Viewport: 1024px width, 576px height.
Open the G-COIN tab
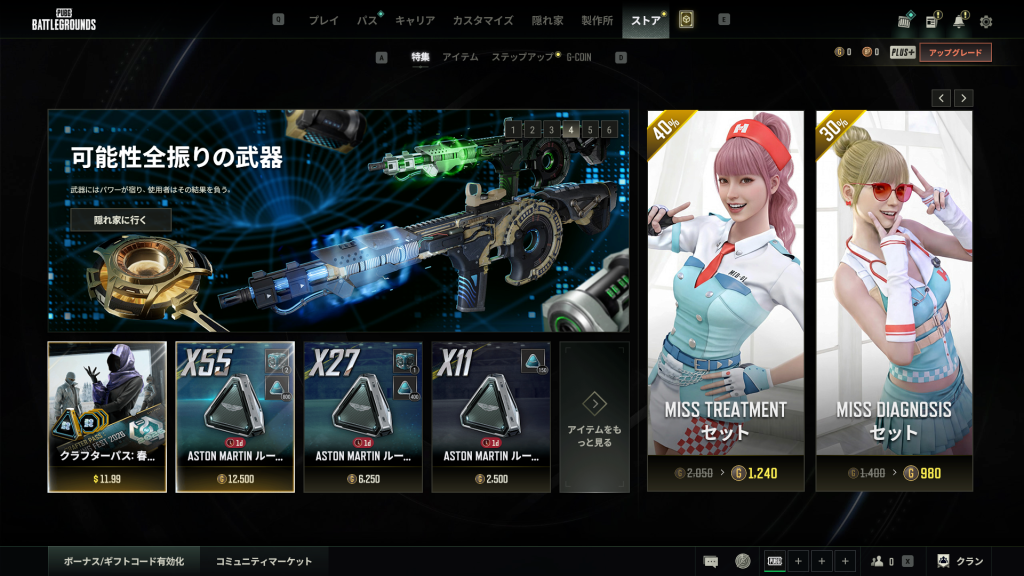[579, 57]
